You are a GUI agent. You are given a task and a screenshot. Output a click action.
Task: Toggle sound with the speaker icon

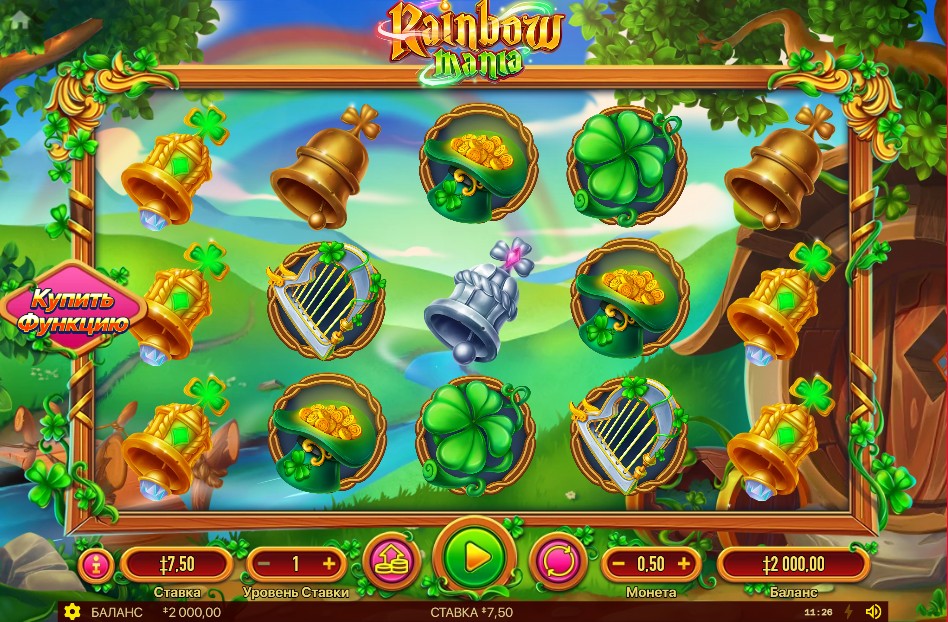coord(873,611)
